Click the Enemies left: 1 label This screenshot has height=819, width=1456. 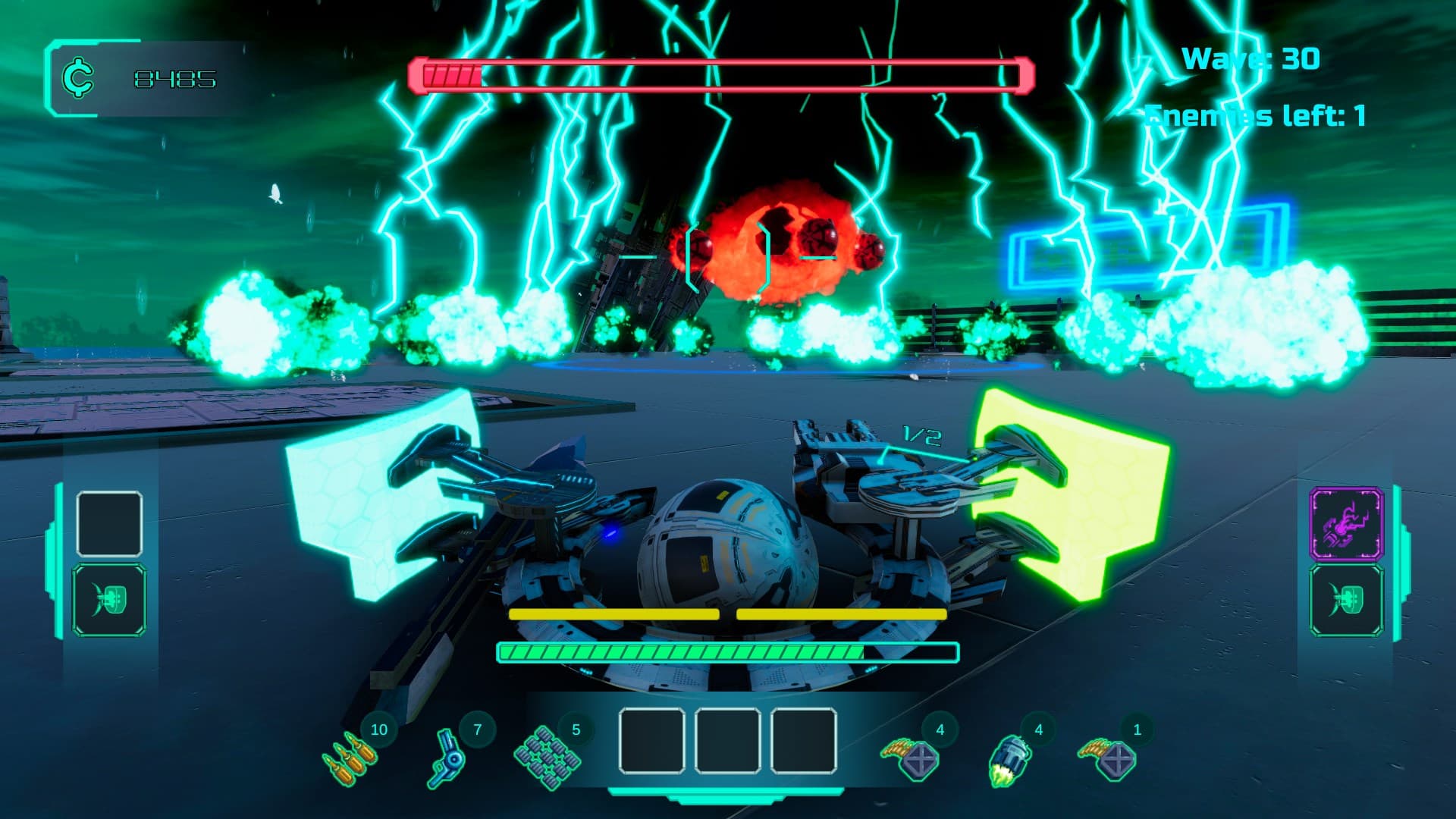click(x=1255, y=115)
